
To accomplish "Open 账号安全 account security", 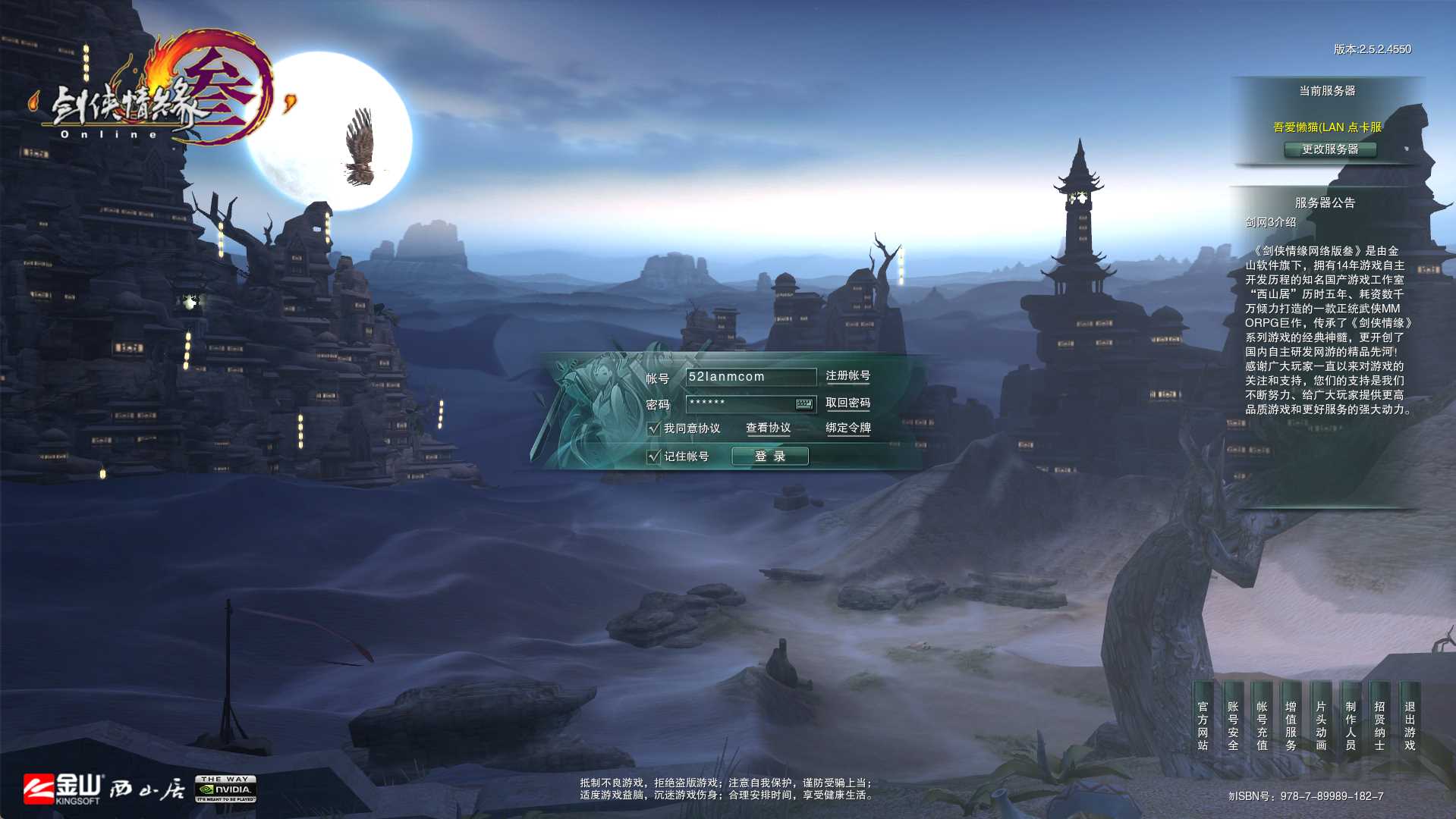I will (1232, 726).
